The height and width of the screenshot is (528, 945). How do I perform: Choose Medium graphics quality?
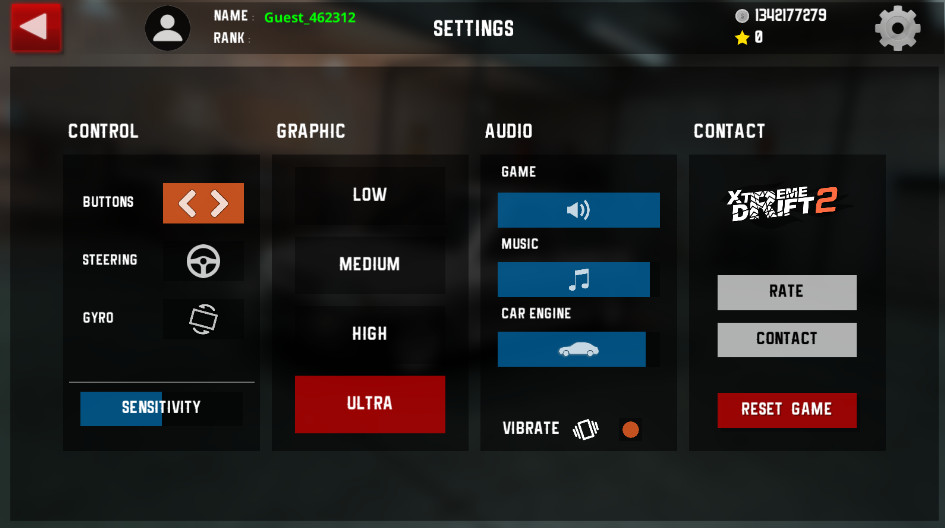click(x=369, y=265)
